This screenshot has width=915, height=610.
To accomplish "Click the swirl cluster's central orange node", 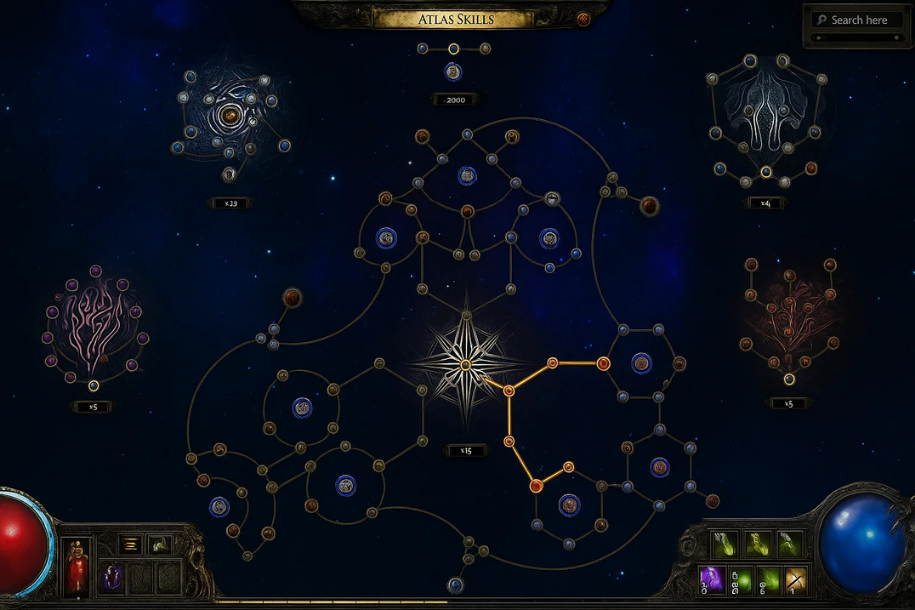I will pyautogui.click(x=230, y=116).
